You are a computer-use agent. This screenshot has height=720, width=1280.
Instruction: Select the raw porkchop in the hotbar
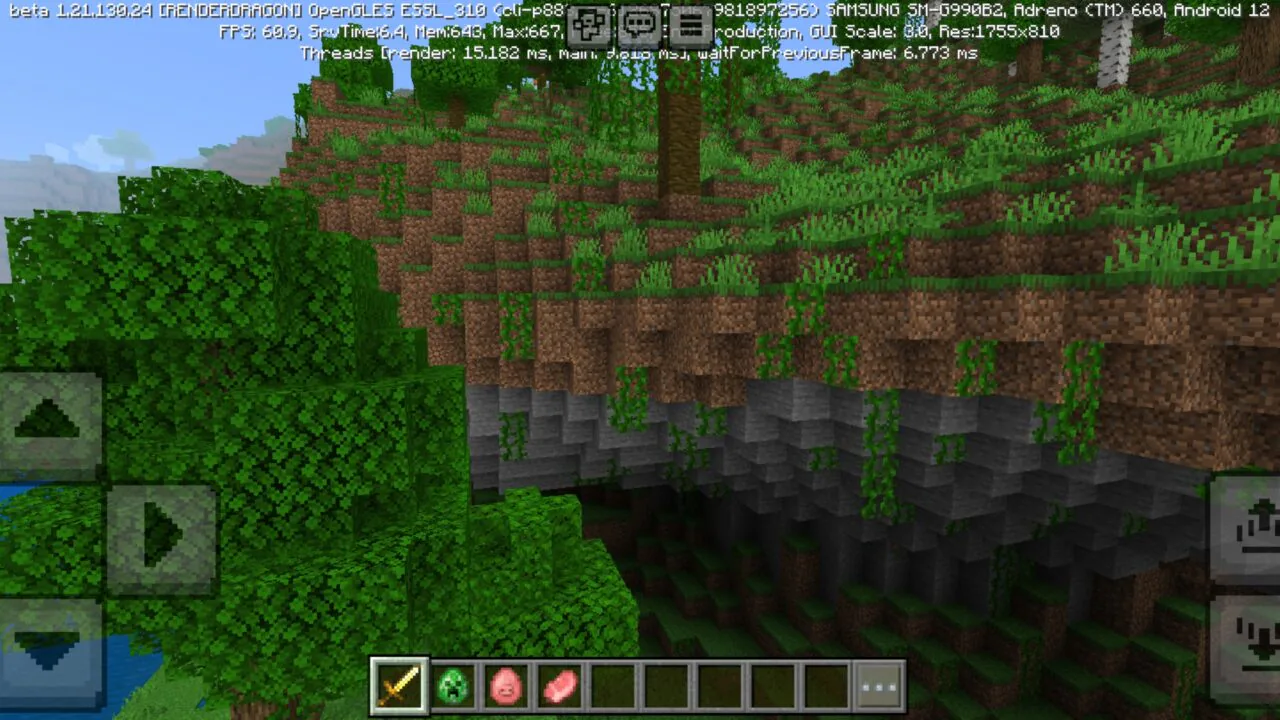tap(559, 684)
